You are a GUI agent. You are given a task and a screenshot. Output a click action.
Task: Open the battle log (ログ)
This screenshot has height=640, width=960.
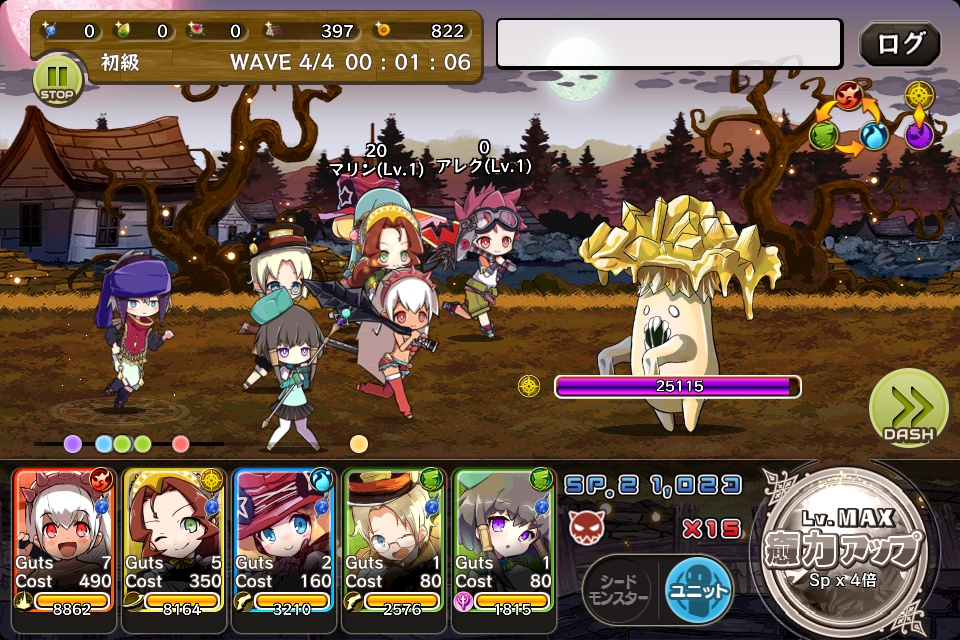pos(899,45)
